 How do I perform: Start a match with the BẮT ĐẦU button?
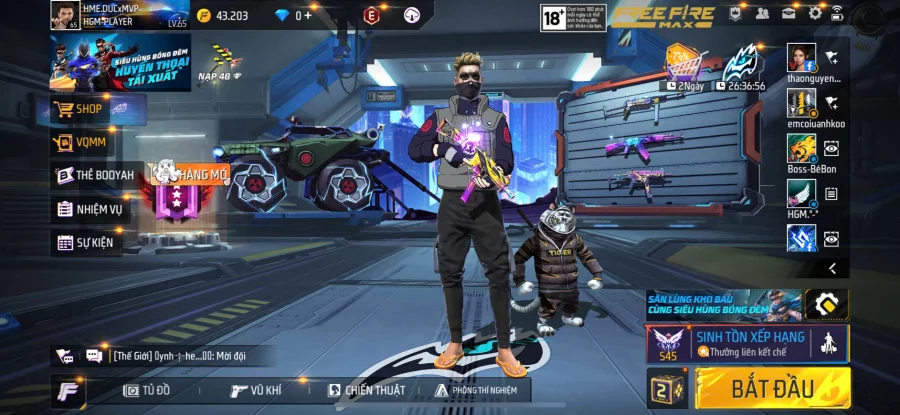772,387
